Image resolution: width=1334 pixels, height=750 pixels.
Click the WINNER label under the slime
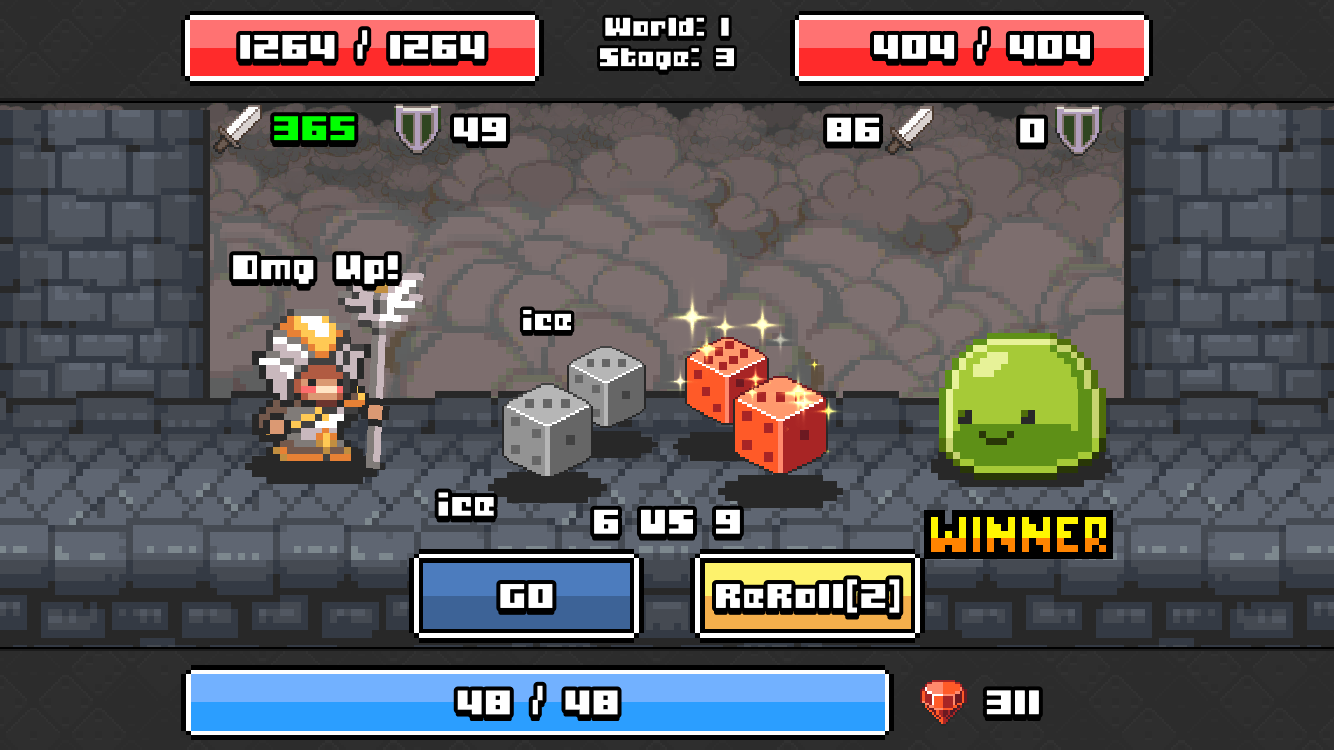[1018, 536]
